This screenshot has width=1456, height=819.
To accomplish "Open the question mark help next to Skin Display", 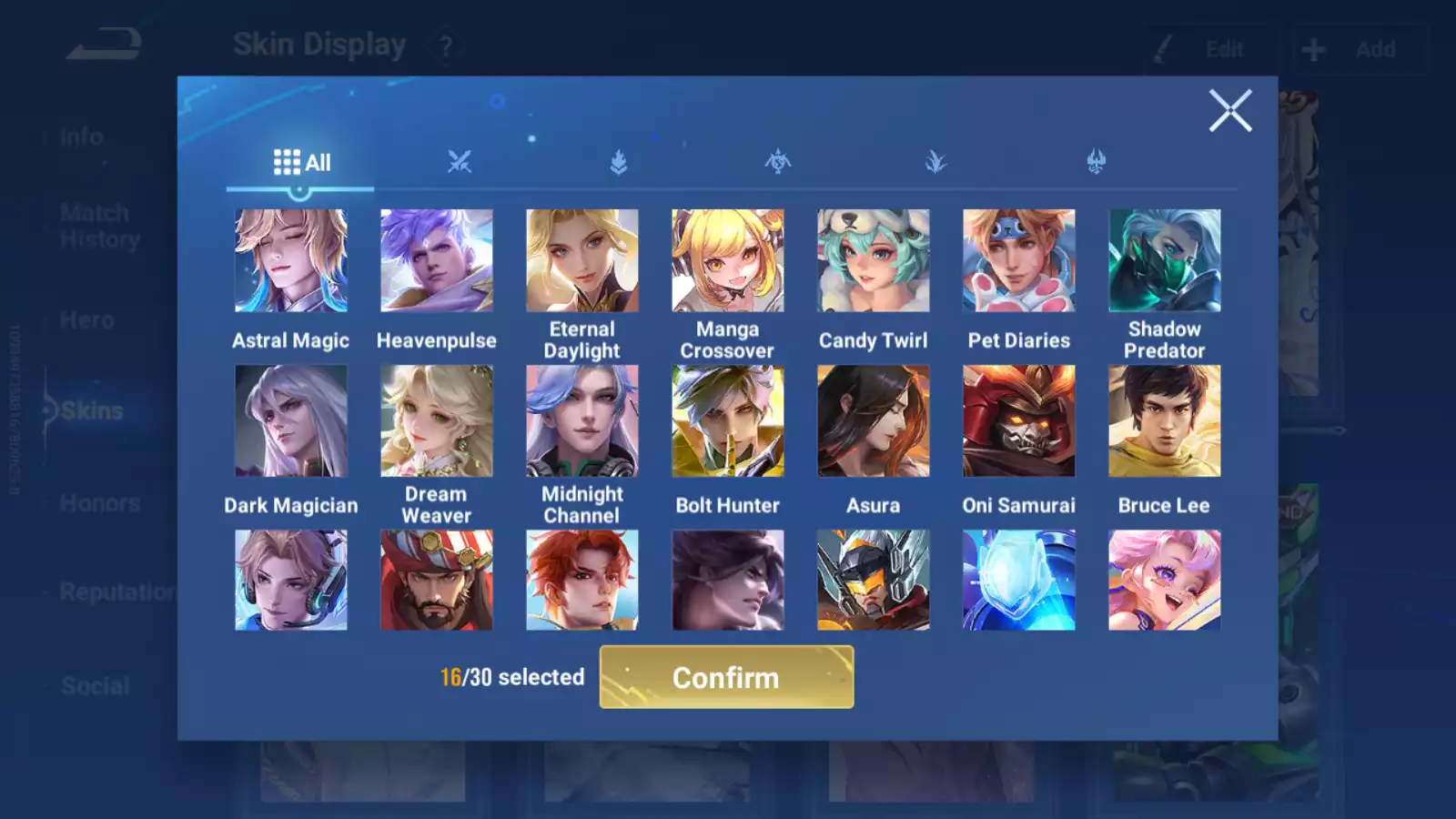I will (444, 45).
